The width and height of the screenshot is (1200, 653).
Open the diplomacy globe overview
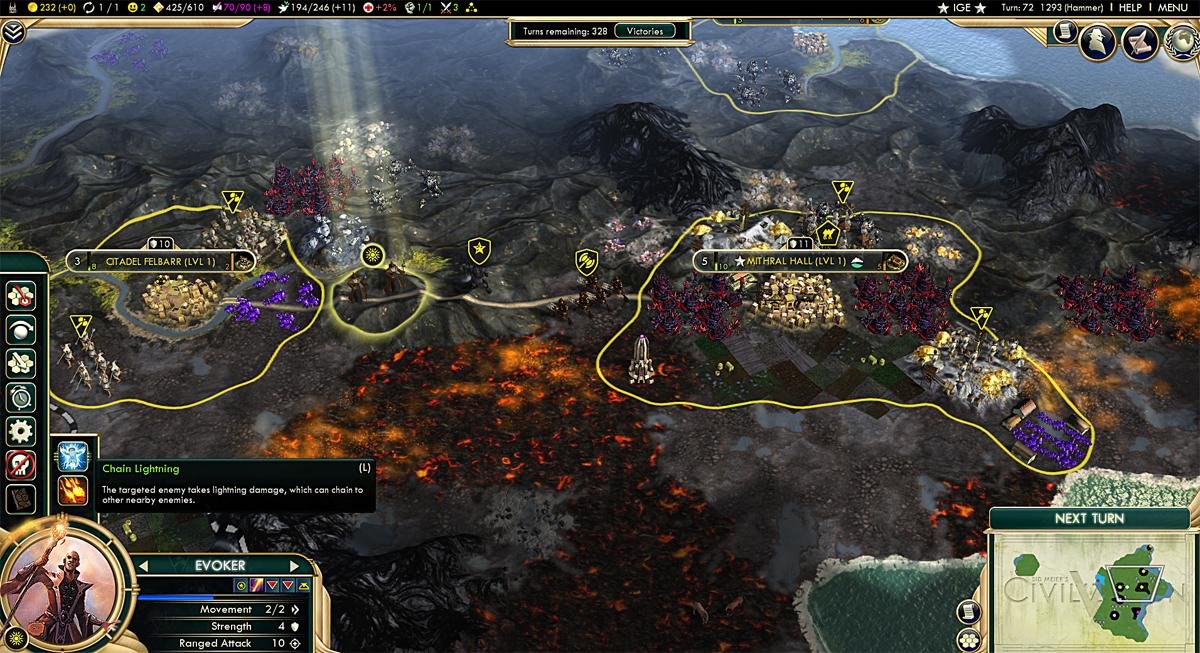[1177, 42]
